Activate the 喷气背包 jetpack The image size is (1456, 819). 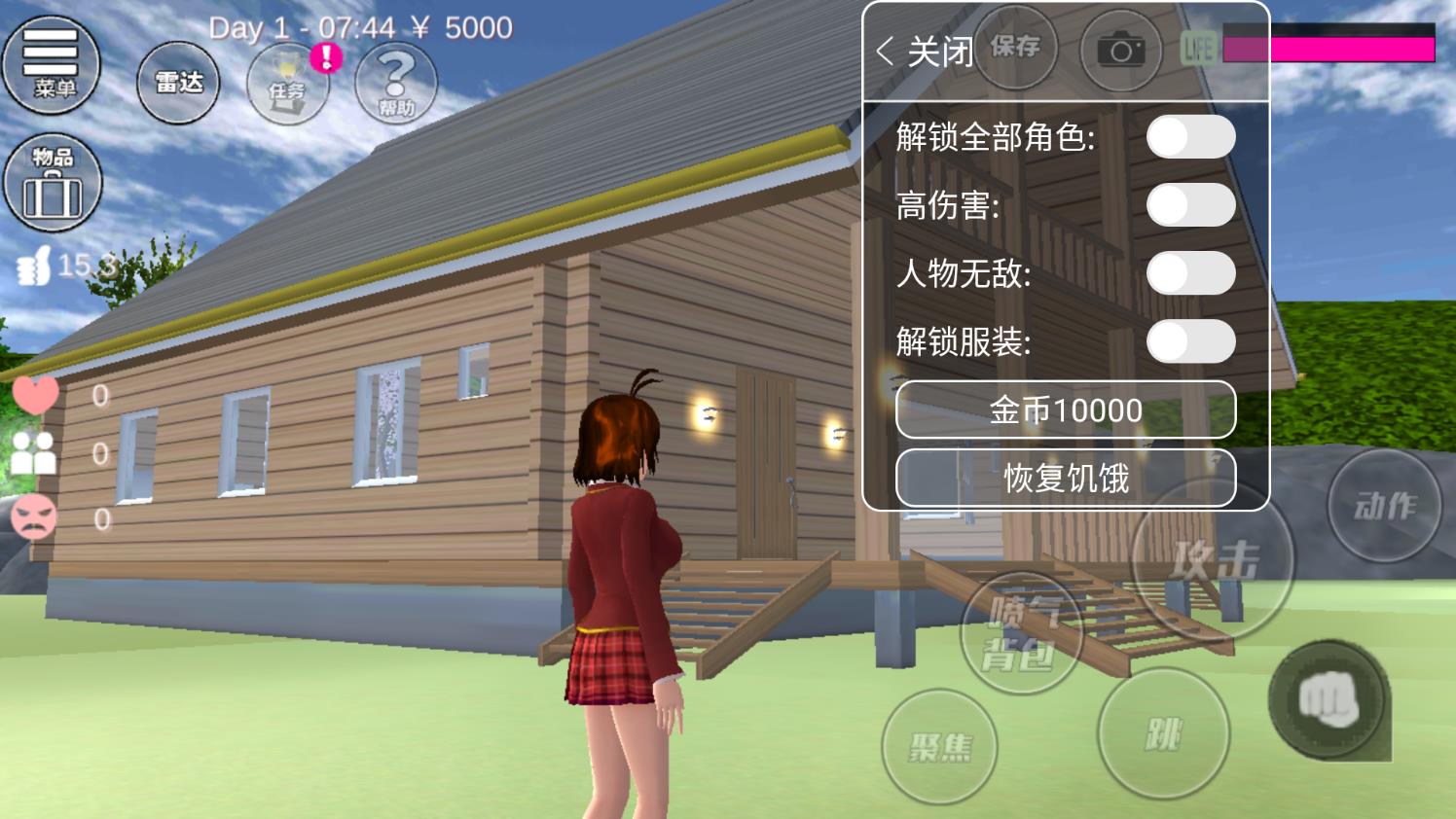[x=1023, y=630]
